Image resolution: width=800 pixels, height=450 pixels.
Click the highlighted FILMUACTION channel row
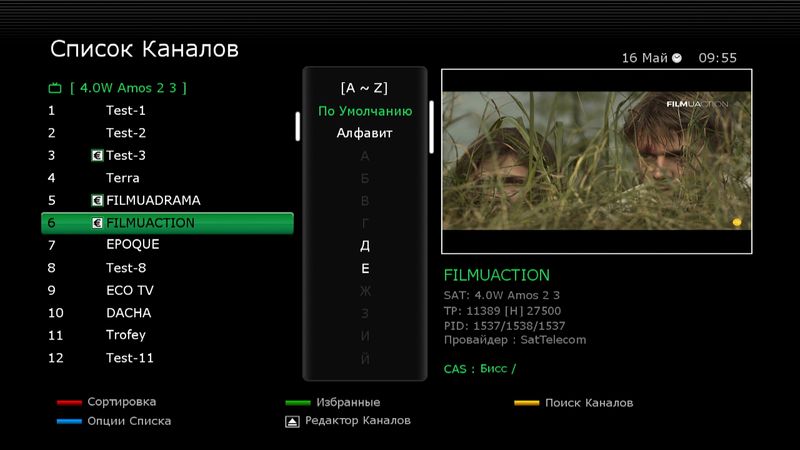point(167,223)
